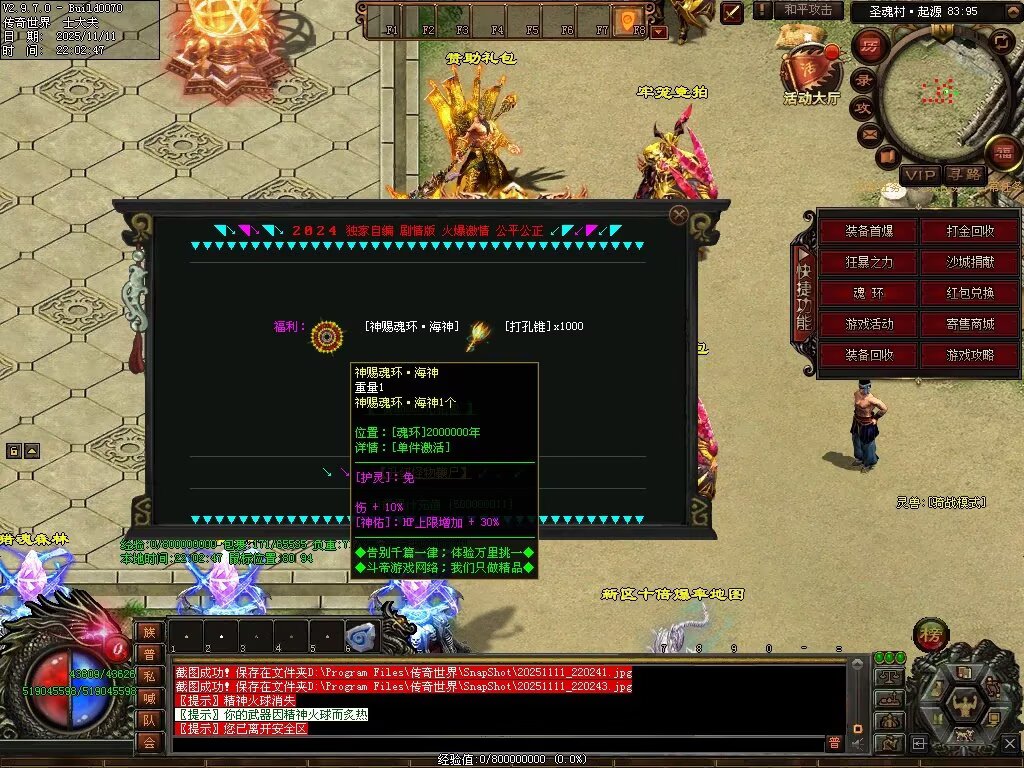
Task: Open the 榜 ranking button
Action: tap(931, 635)
